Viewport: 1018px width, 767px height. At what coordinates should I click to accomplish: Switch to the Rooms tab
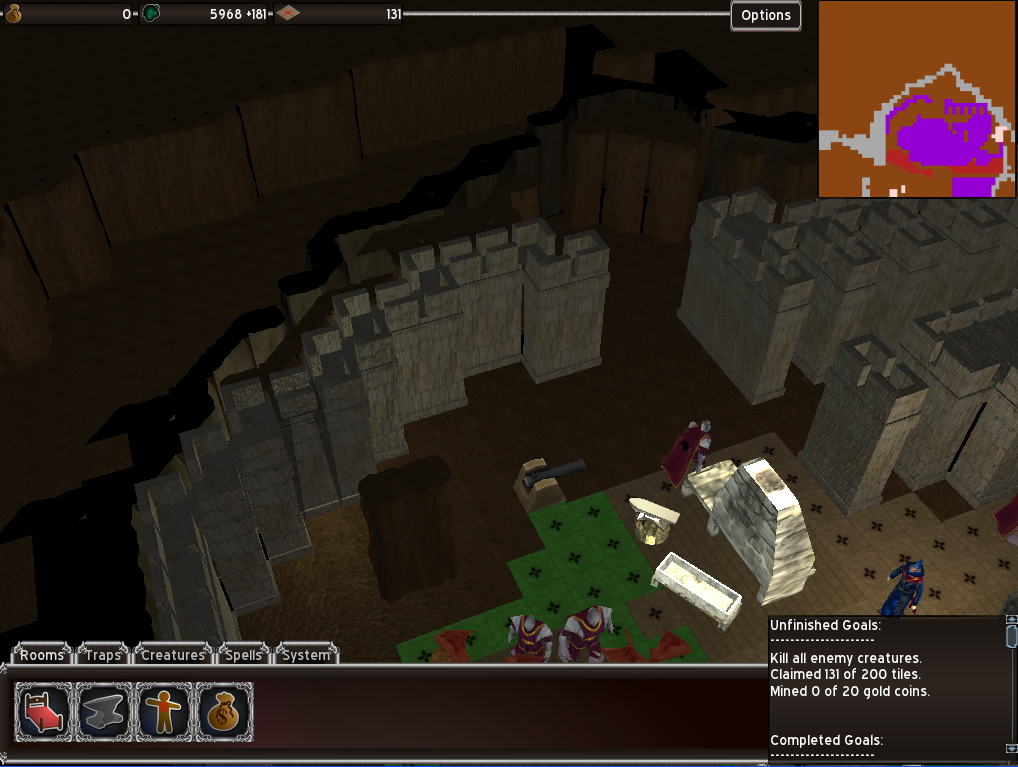pyautogui.click(x=42, y=655)
